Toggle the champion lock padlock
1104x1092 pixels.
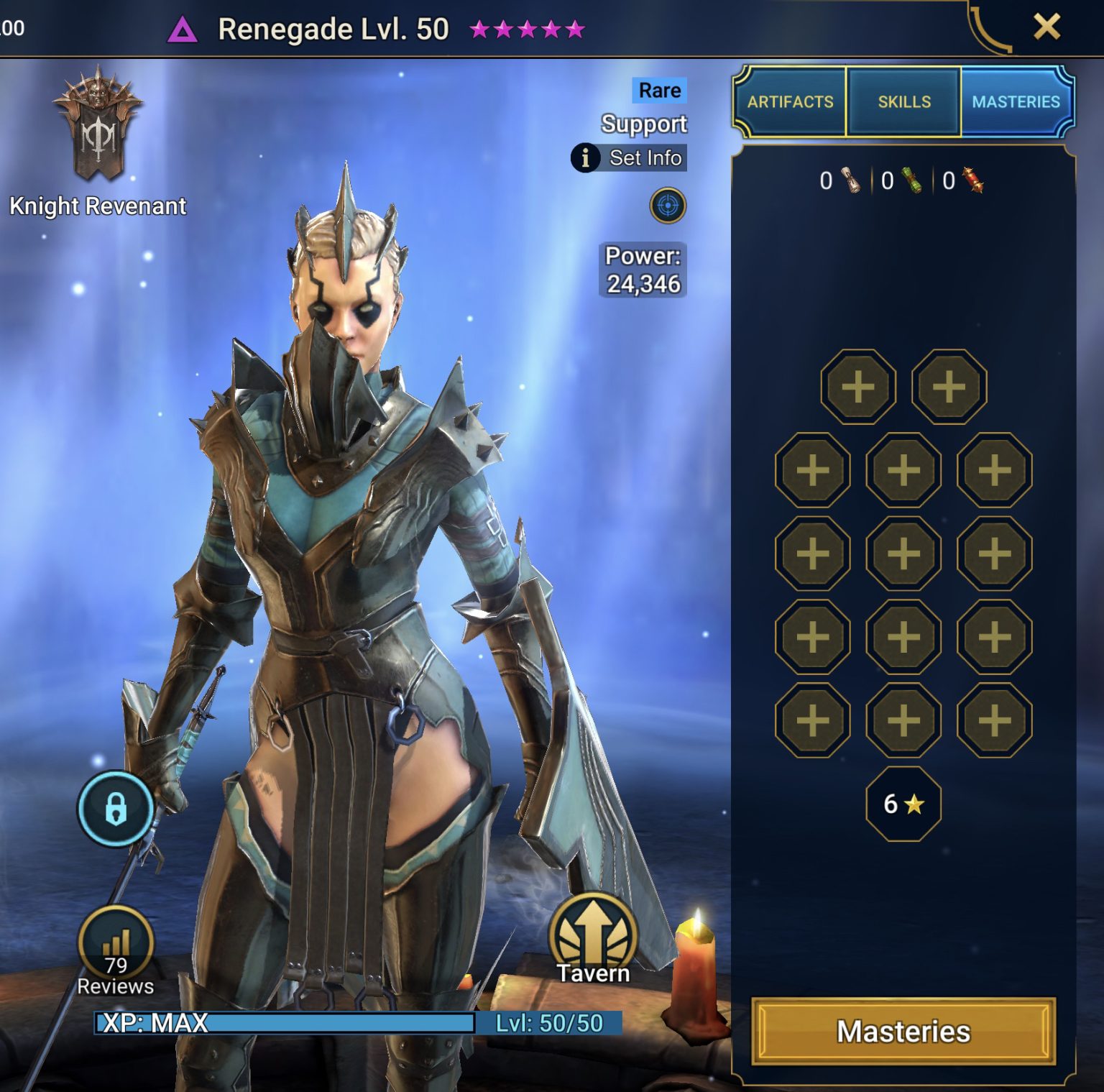click(x=115, y=807)
